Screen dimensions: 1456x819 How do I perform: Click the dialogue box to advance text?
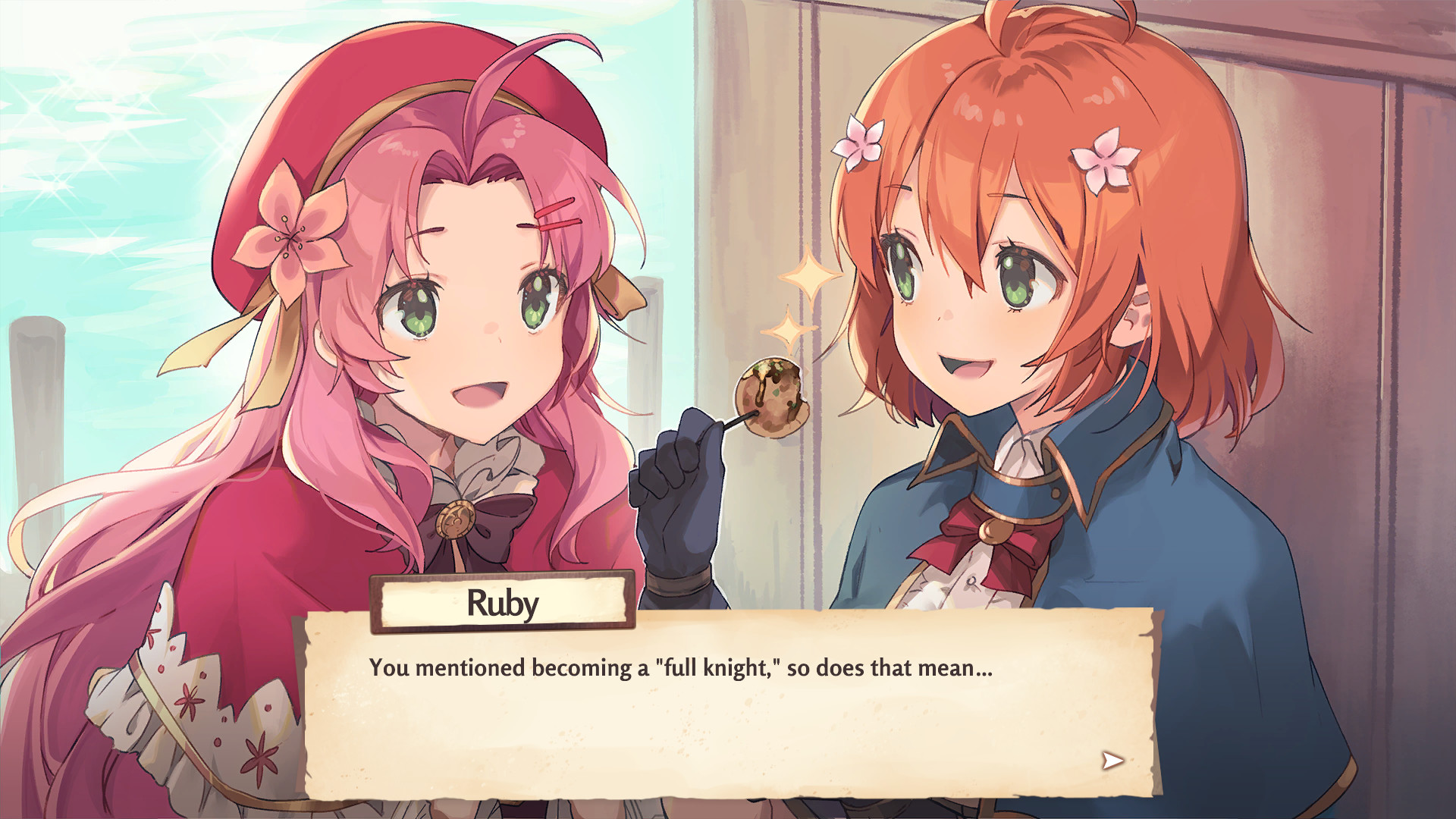[x=728, y=720]
